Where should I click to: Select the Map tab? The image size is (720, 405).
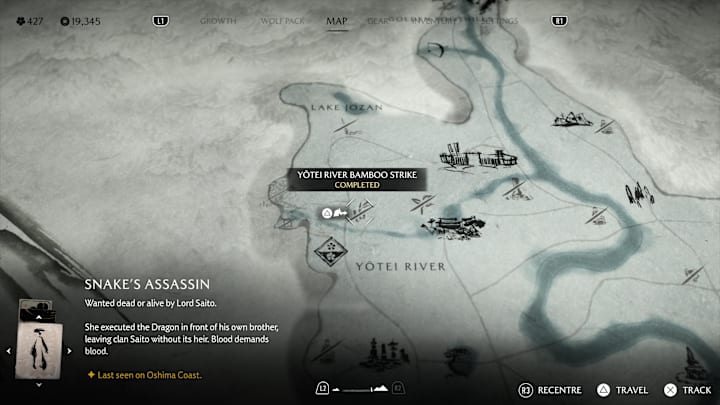pos(337,20)
